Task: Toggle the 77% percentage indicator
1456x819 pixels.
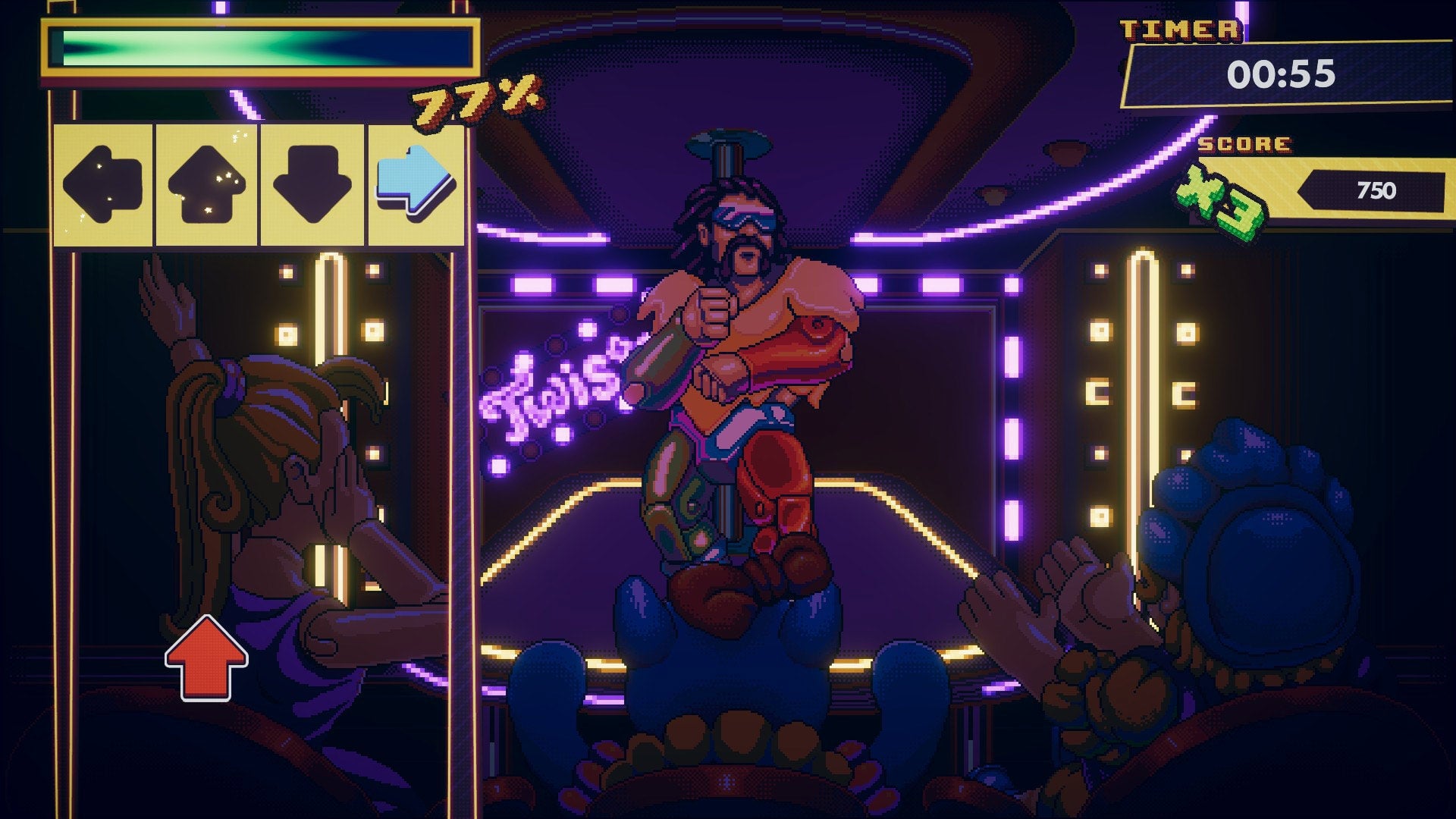Action: [x=469, y=99]
